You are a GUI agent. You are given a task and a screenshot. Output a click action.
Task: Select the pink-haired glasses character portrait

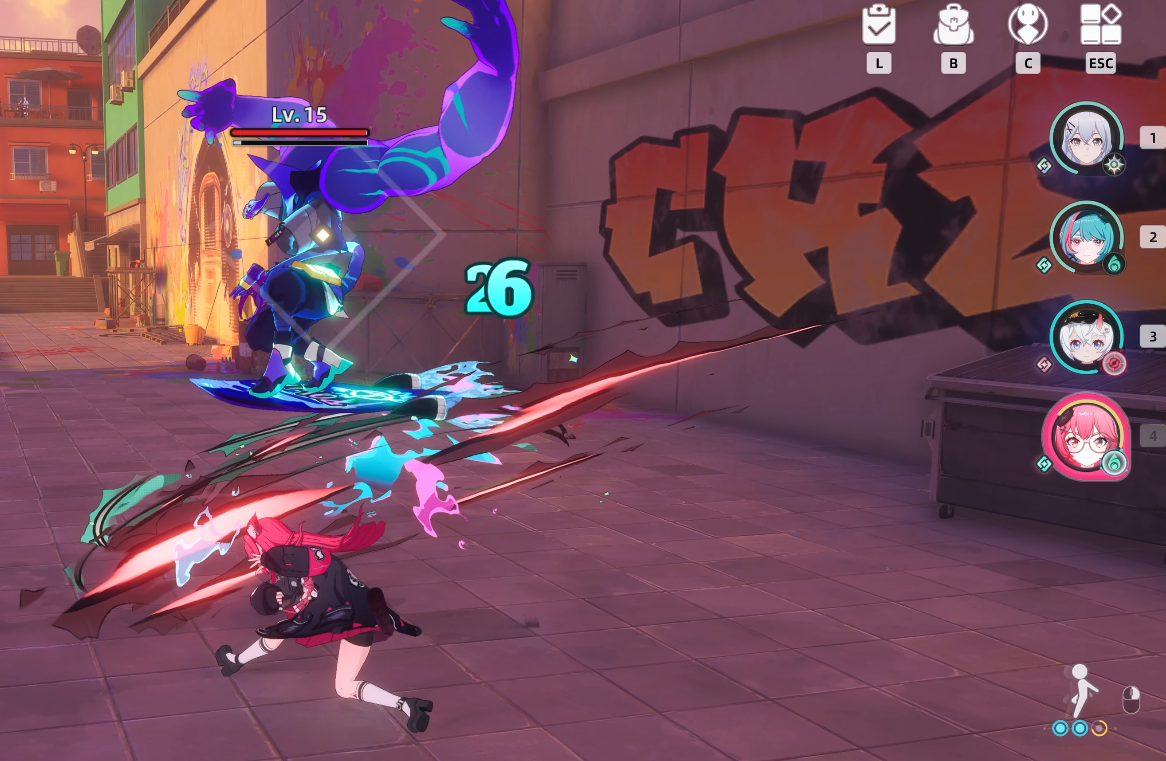pyautogui.click(x=1085, y=436)
